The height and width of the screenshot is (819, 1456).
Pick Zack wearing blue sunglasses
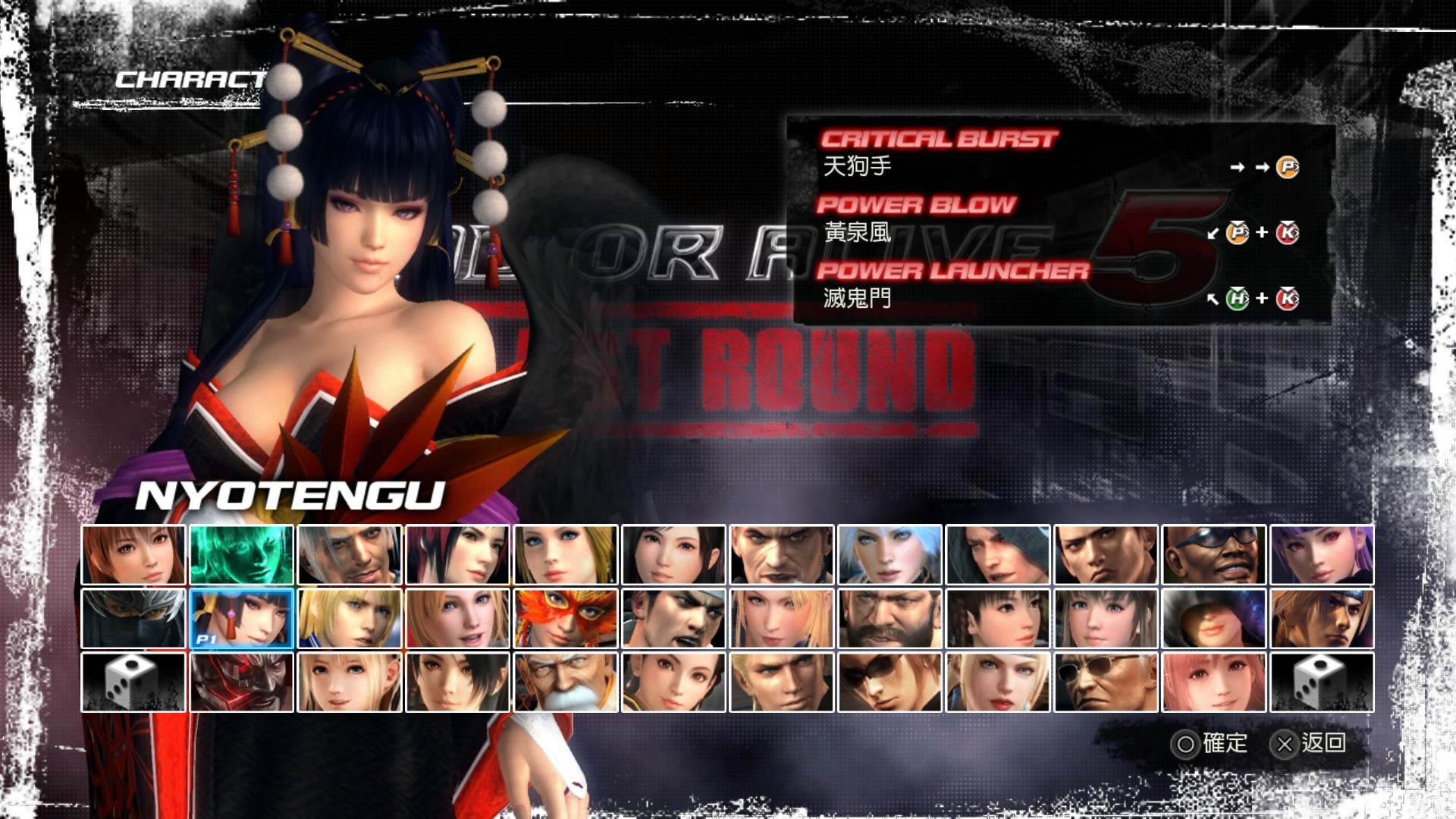(1213, 554)
